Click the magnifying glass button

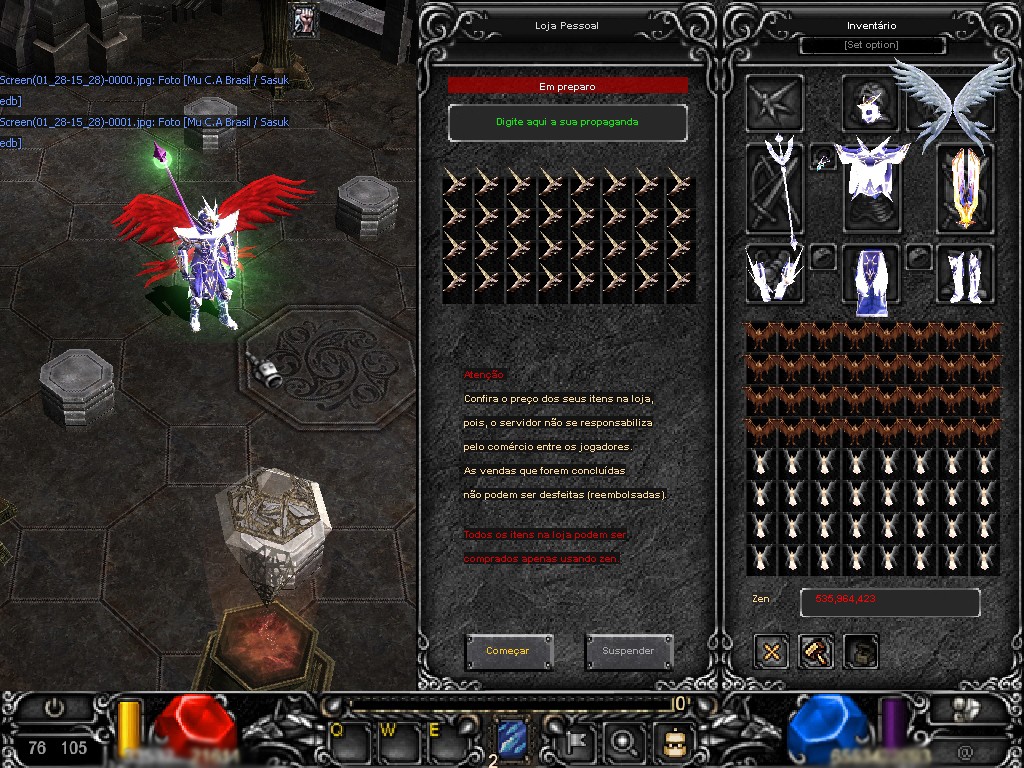[x=625, y=741]
